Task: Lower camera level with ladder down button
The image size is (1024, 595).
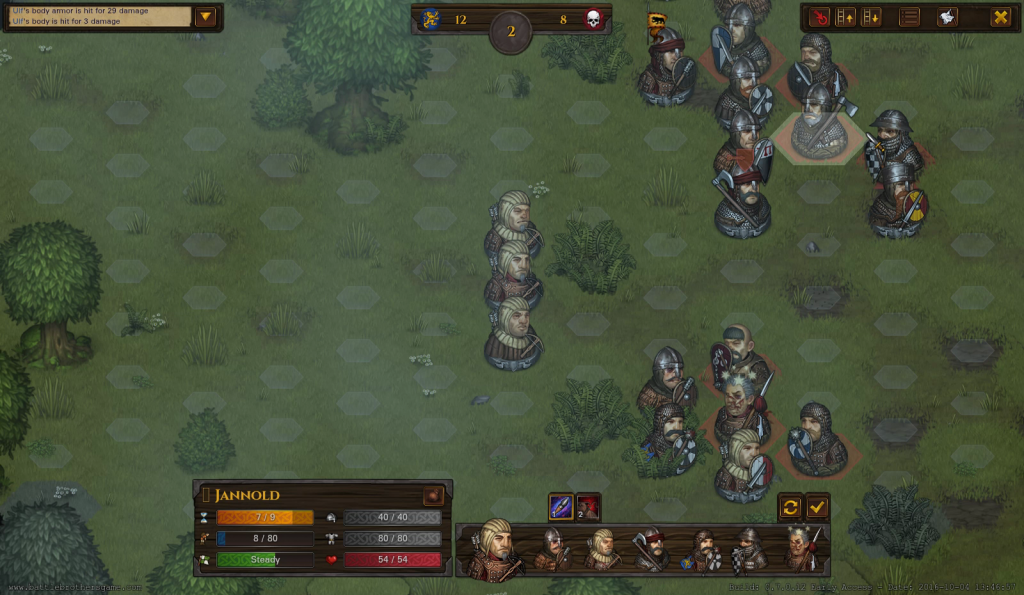Action: click(x=871, y=17)
